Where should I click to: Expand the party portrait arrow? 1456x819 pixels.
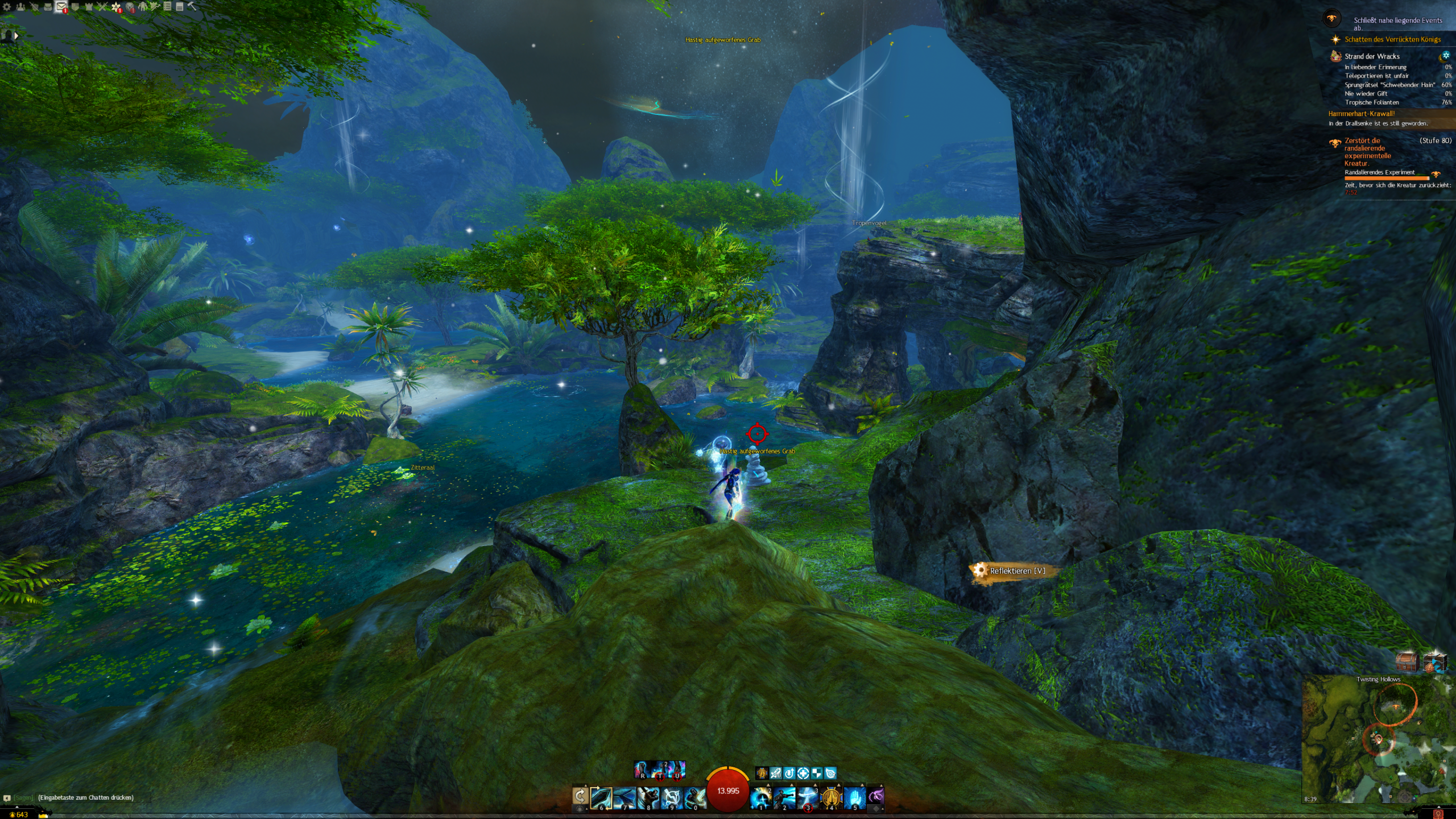[16, 35]
